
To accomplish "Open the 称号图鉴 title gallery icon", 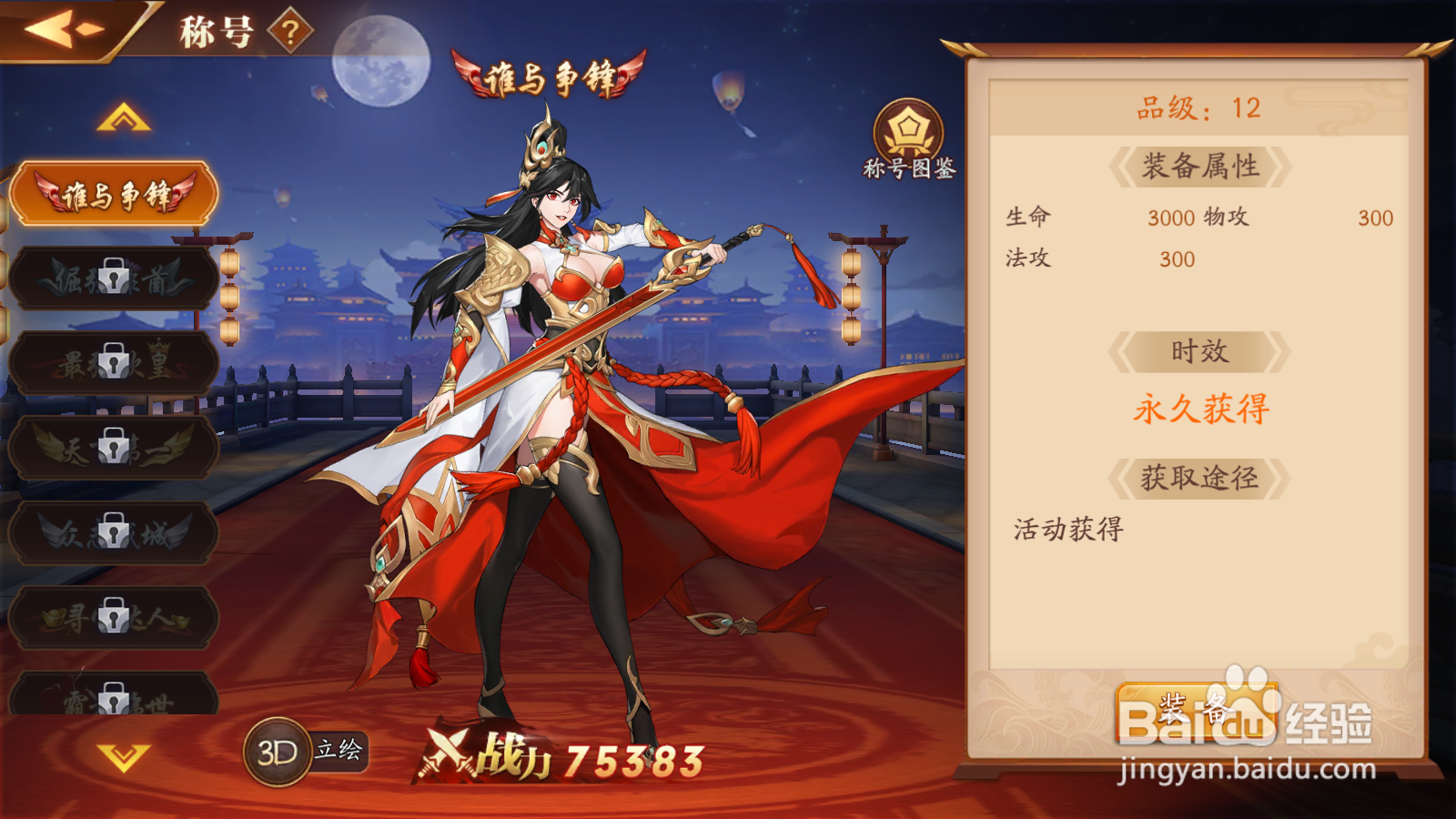I will click(906, 136).
